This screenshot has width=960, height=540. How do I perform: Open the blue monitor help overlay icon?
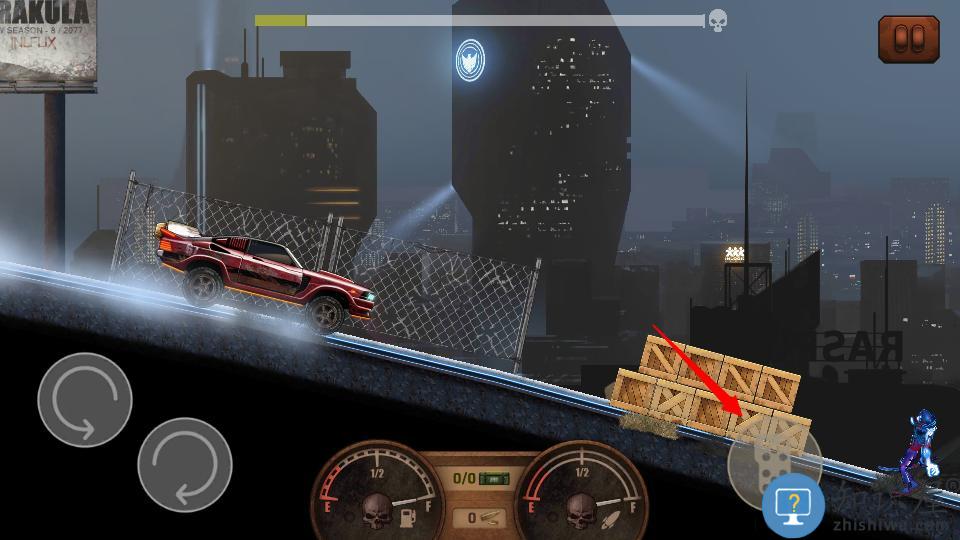pos(793,506)
